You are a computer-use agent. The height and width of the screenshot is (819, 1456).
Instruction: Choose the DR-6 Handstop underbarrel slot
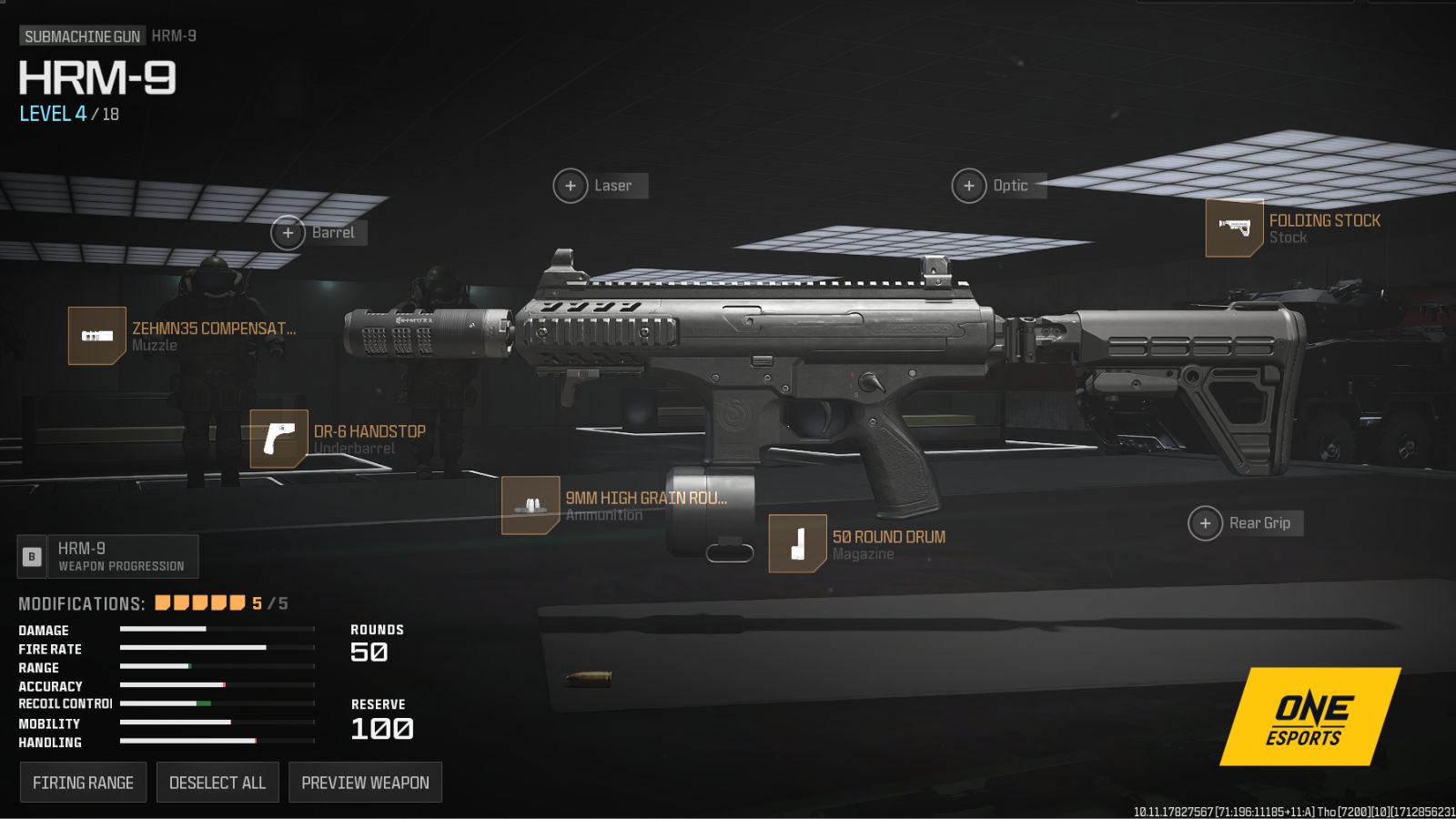(278, 439)
